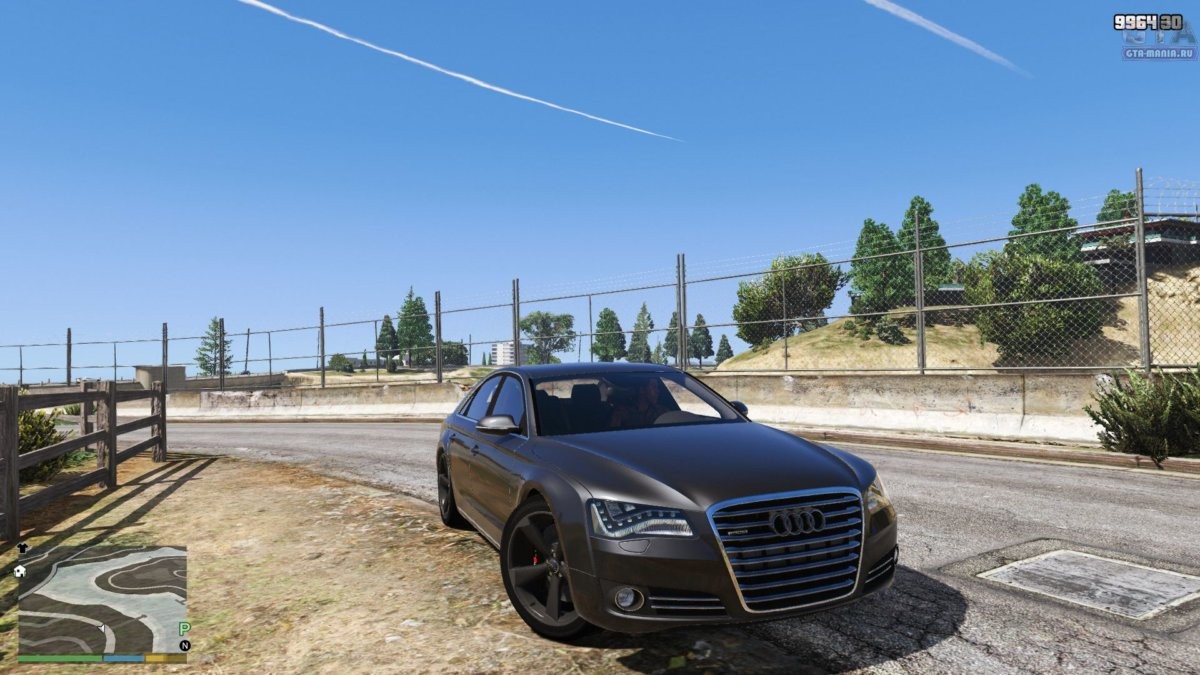Click the green P marker on minimap
The image size is (1200, 675).
[x=184, y=629]
